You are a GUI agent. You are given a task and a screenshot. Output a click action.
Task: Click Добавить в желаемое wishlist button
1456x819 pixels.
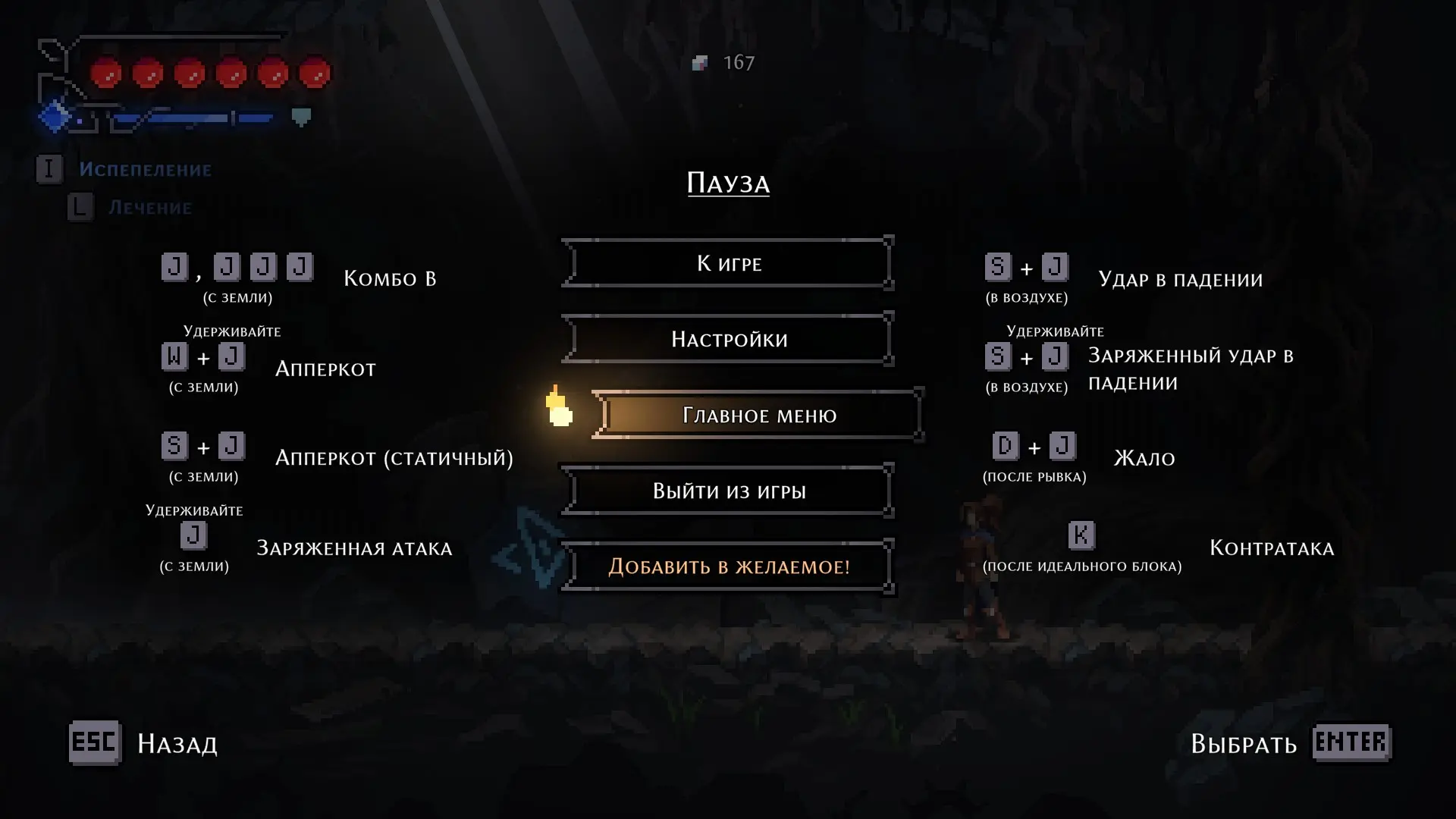pyautogui.click(x=728, y=566)
